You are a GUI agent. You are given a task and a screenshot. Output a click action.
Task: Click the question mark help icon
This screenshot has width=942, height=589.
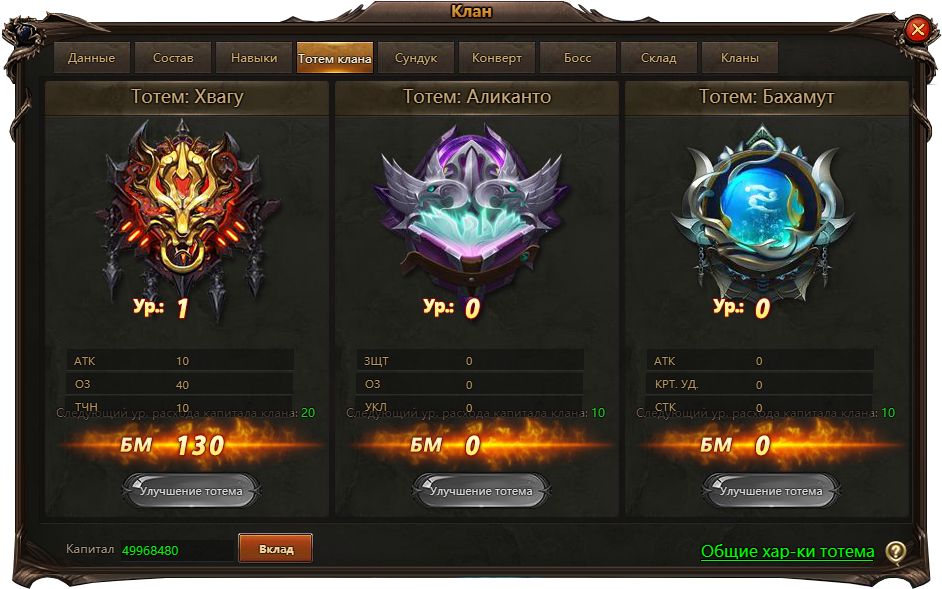coord(896,552)
